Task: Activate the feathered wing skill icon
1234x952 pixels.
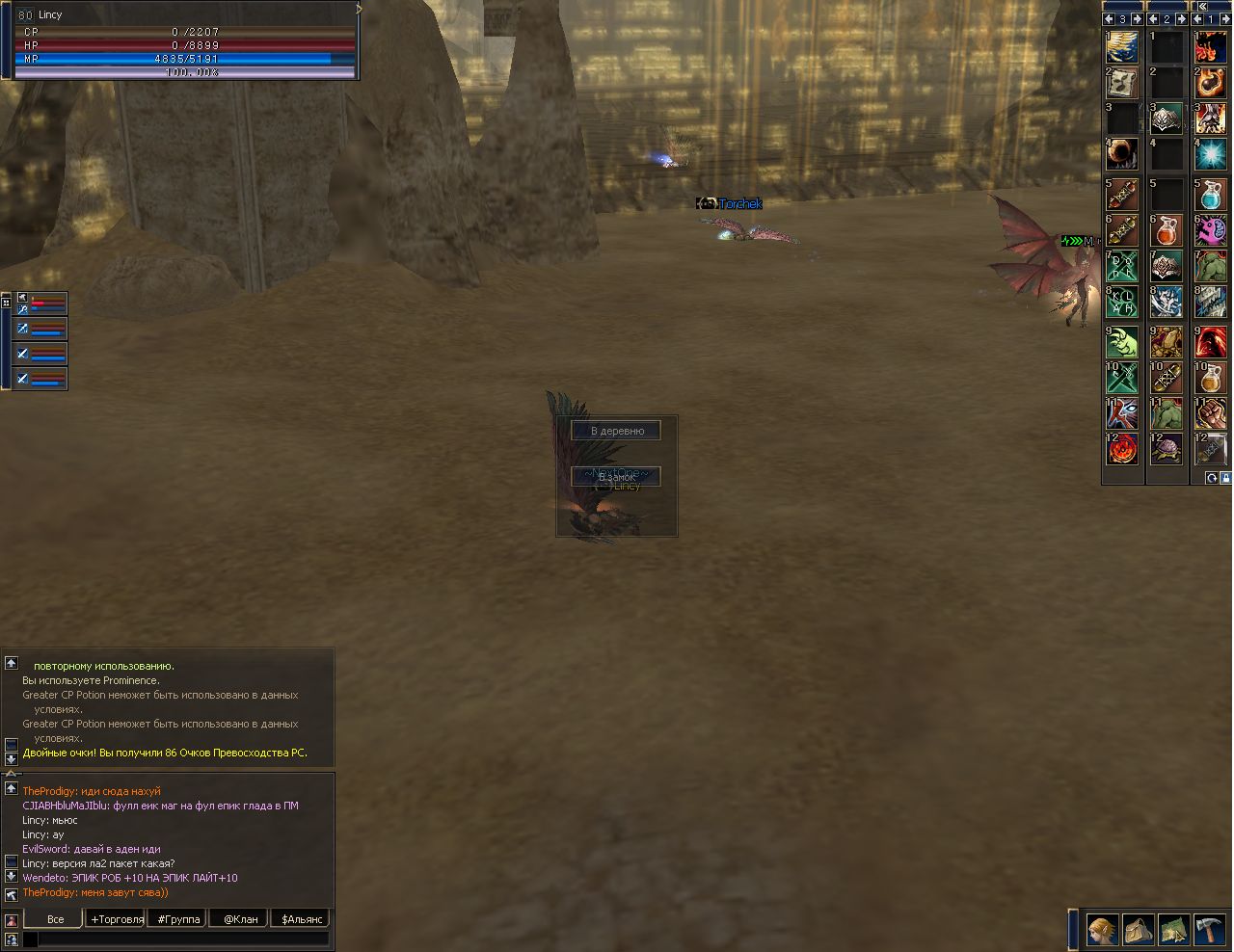Action: click(x=1122, y=46)
